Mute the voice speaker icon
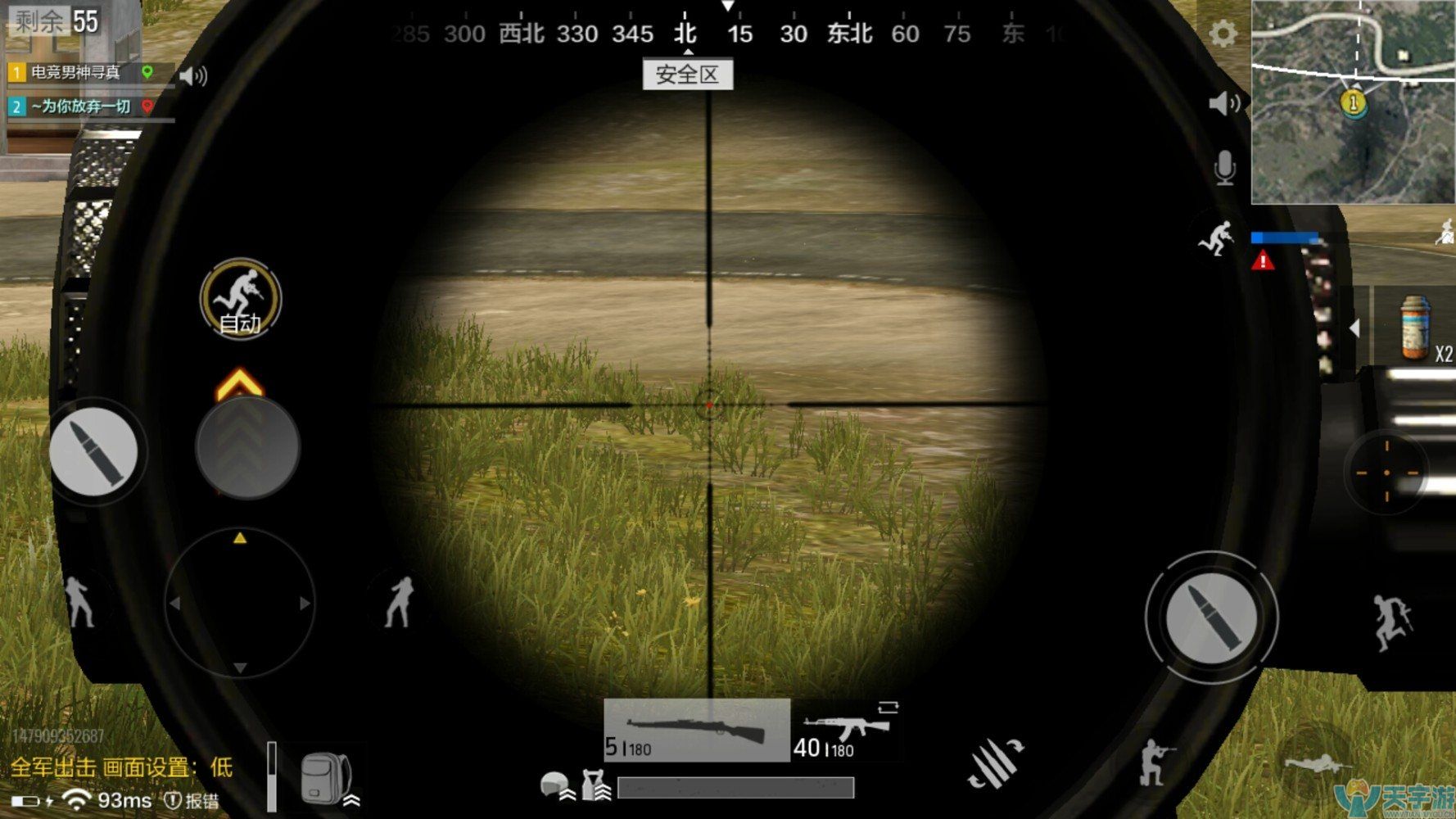The width and height of the screenshot is (1456, 819). coord(1223,102)
